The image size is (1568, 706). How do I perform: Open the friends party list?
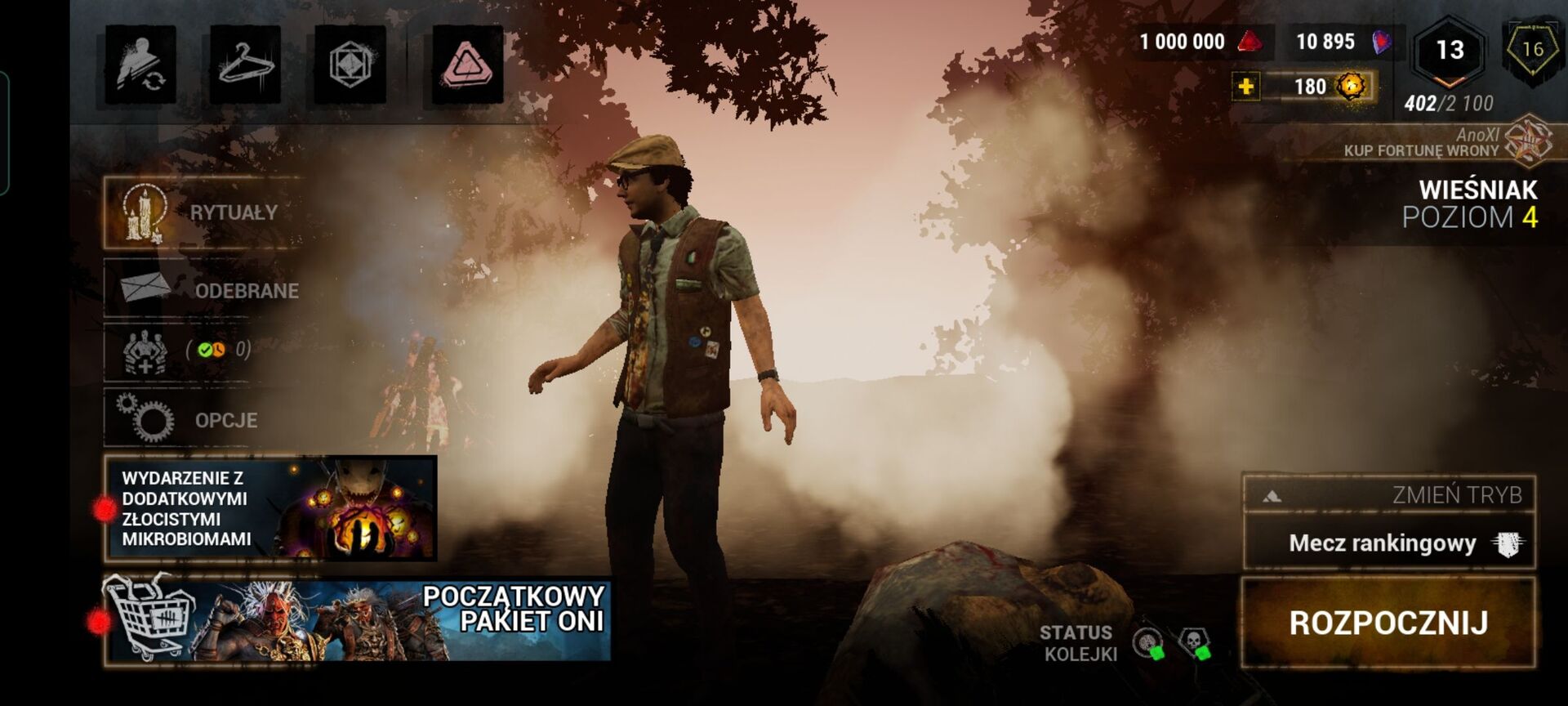click(x=188, y=351)
